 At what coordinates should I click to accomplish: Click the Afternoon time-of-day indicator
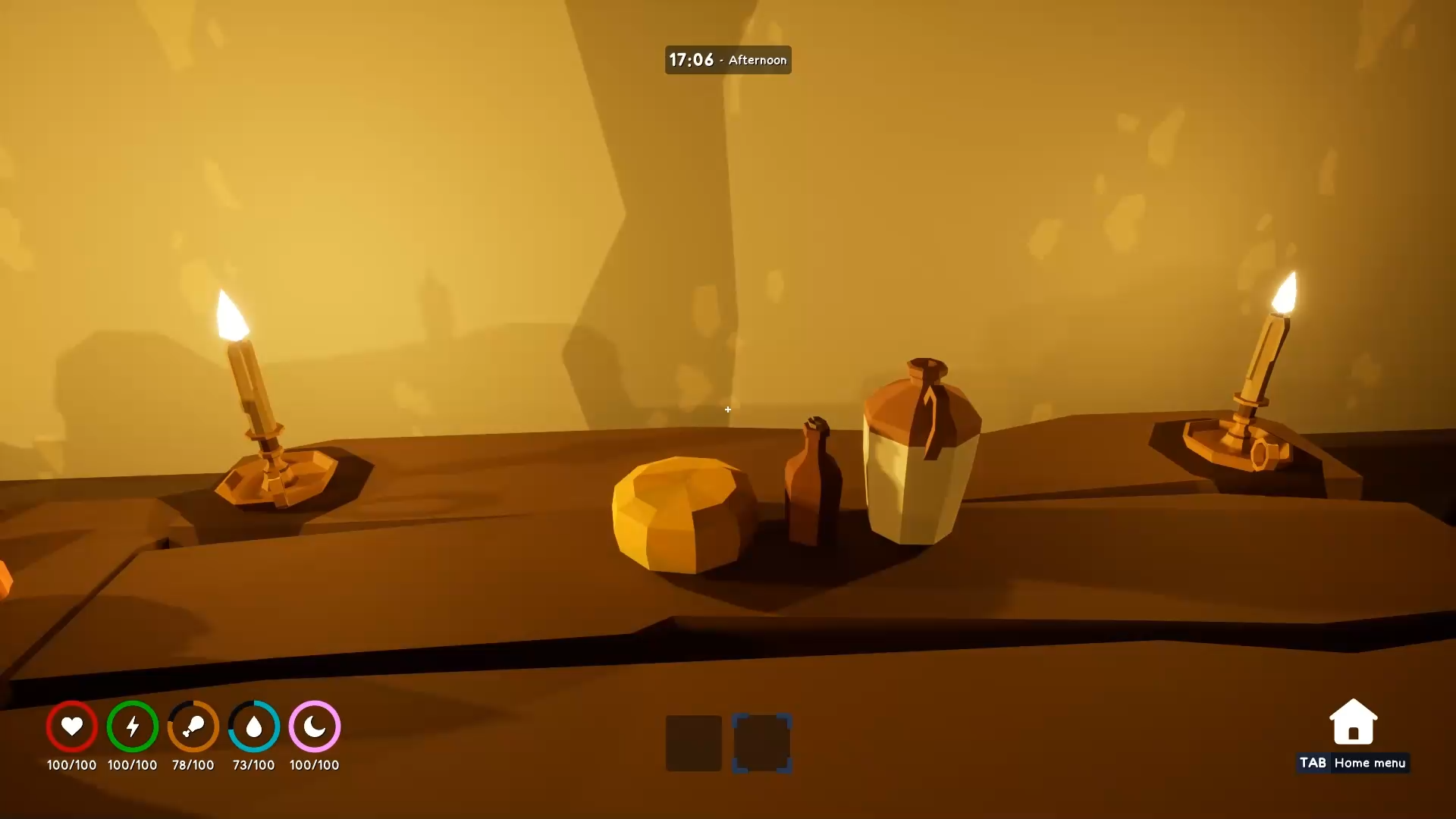(x=756, y=60)
